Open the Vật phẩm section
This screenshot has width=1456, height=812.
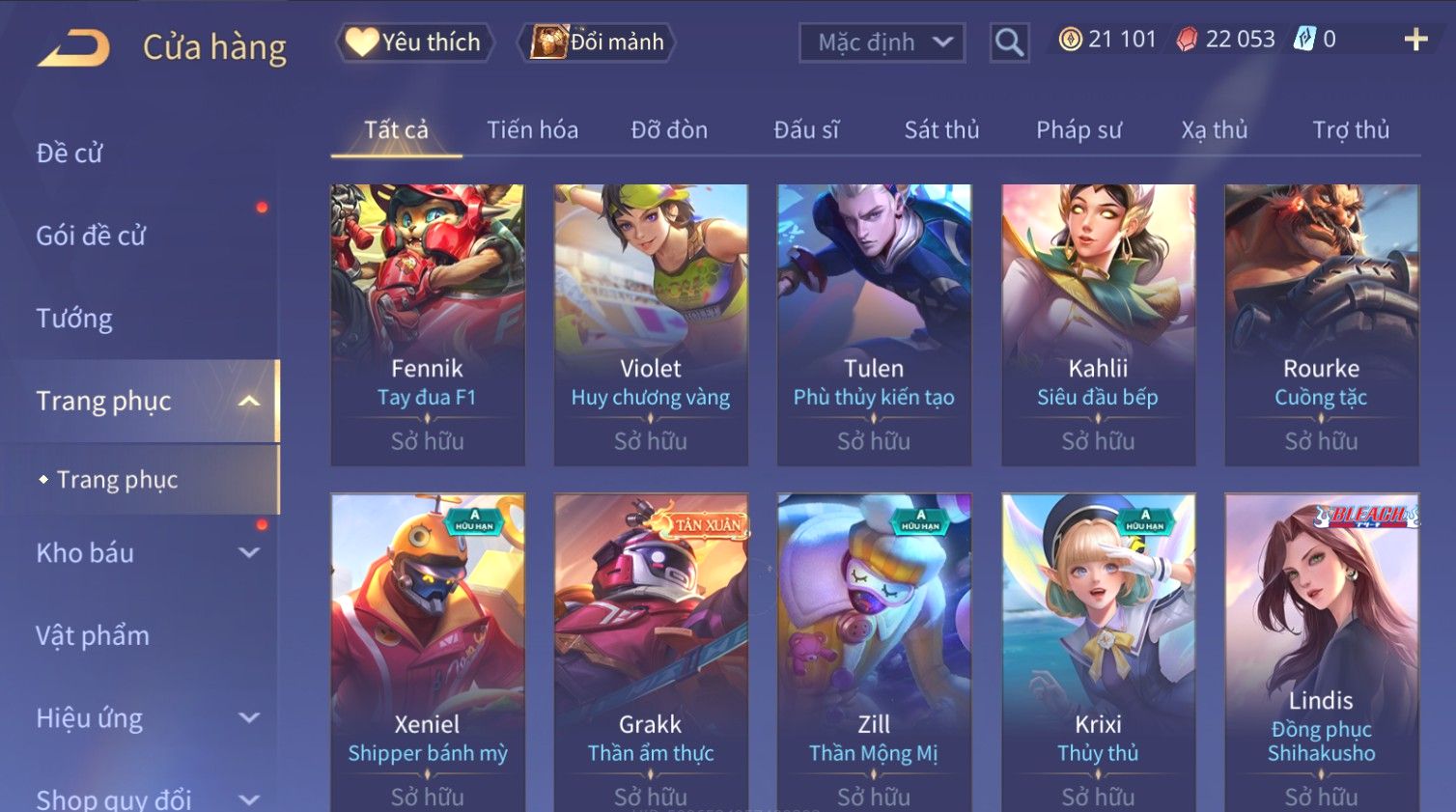pos(93,635)
